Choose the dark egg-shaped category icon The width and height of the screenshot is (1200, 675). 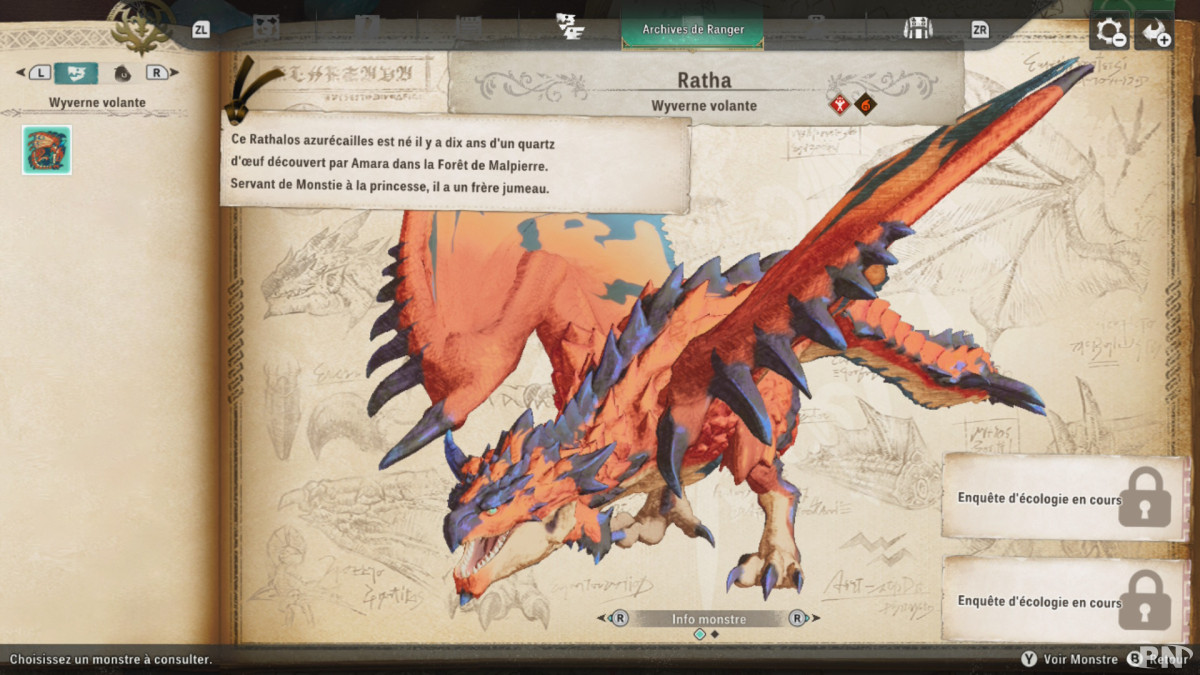[x=122, y=73]
